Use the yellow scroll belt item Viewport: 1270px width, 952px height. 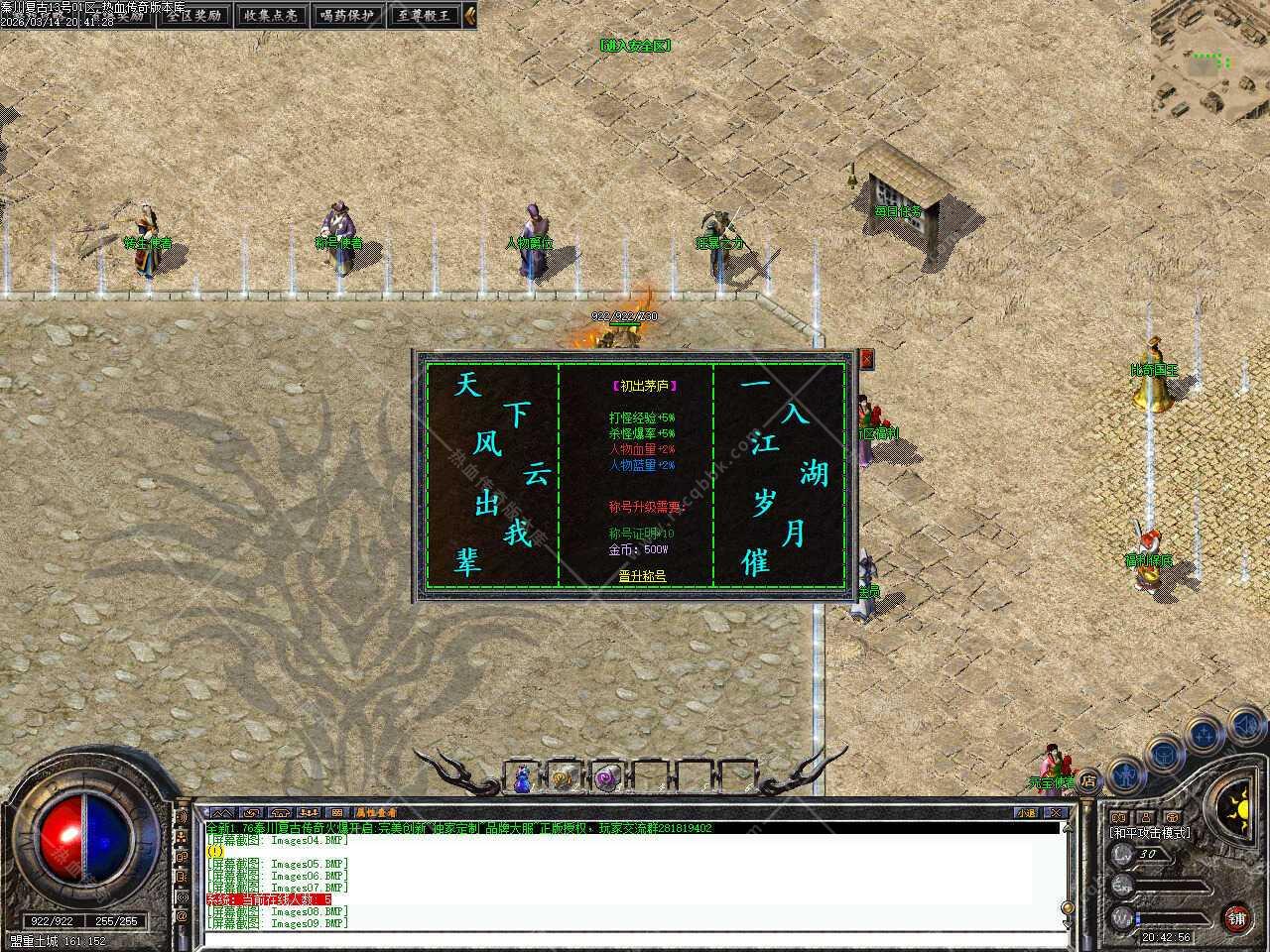click(563, 778)
